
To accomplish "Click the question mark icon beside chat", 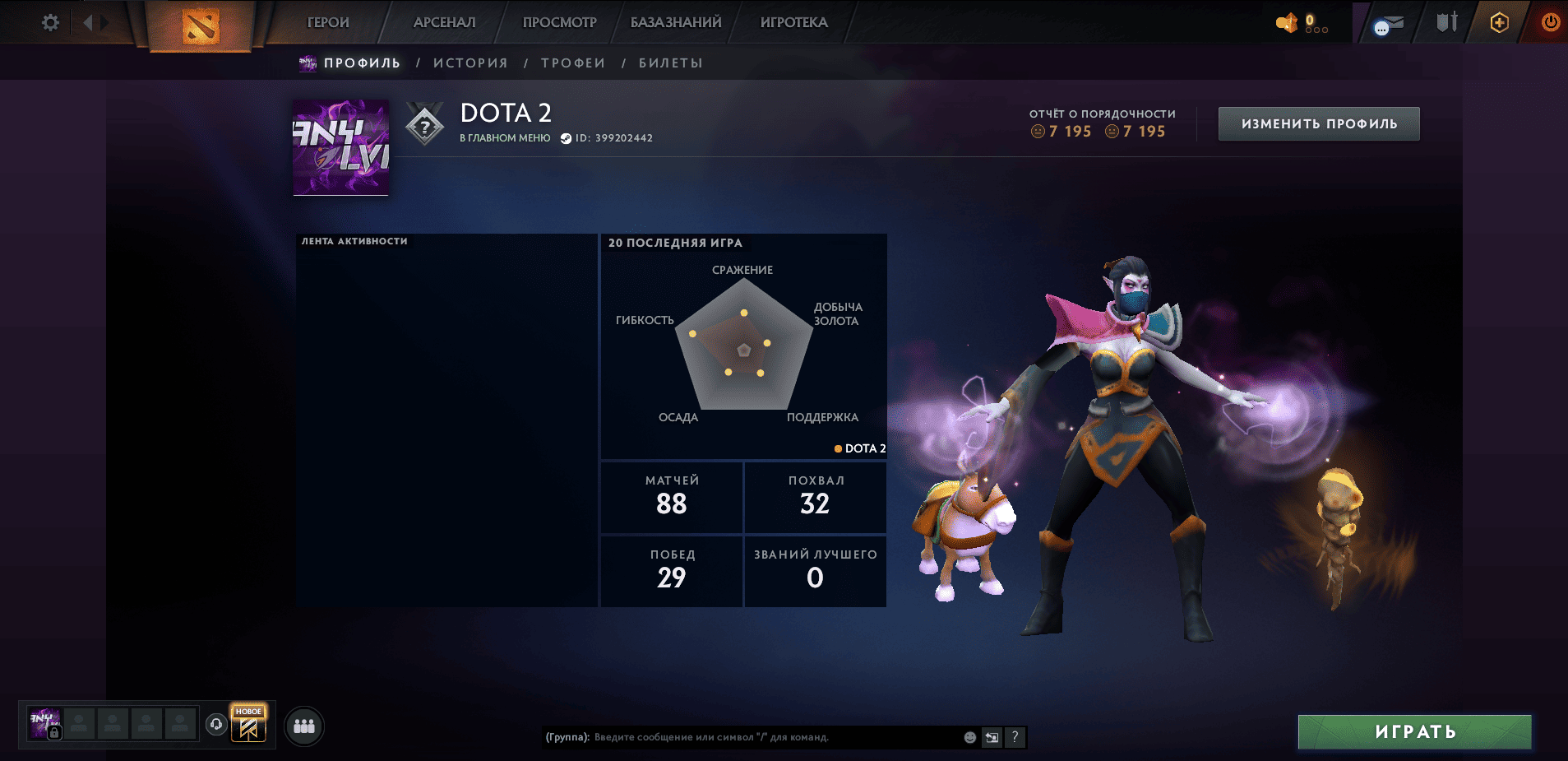I will tap(1015, 737).
